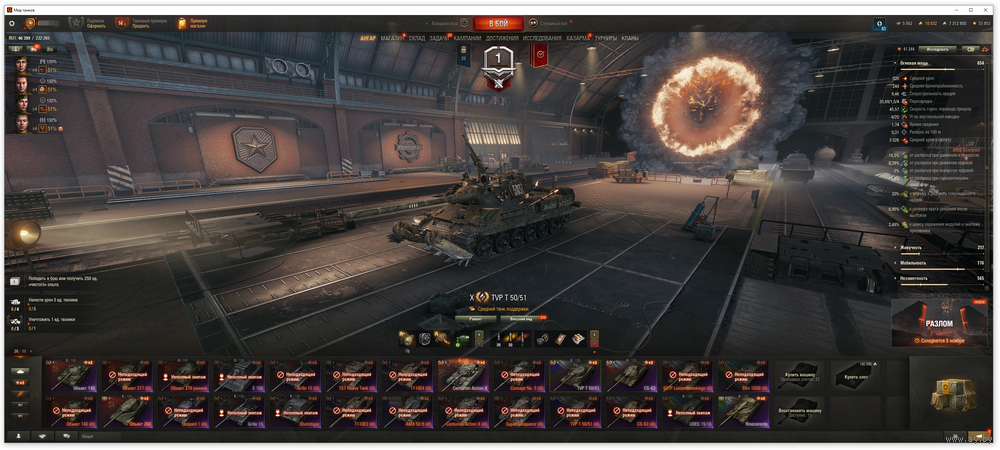
Task: Start a battle with the red 'В бой!' button
Action: coord(497,23)
